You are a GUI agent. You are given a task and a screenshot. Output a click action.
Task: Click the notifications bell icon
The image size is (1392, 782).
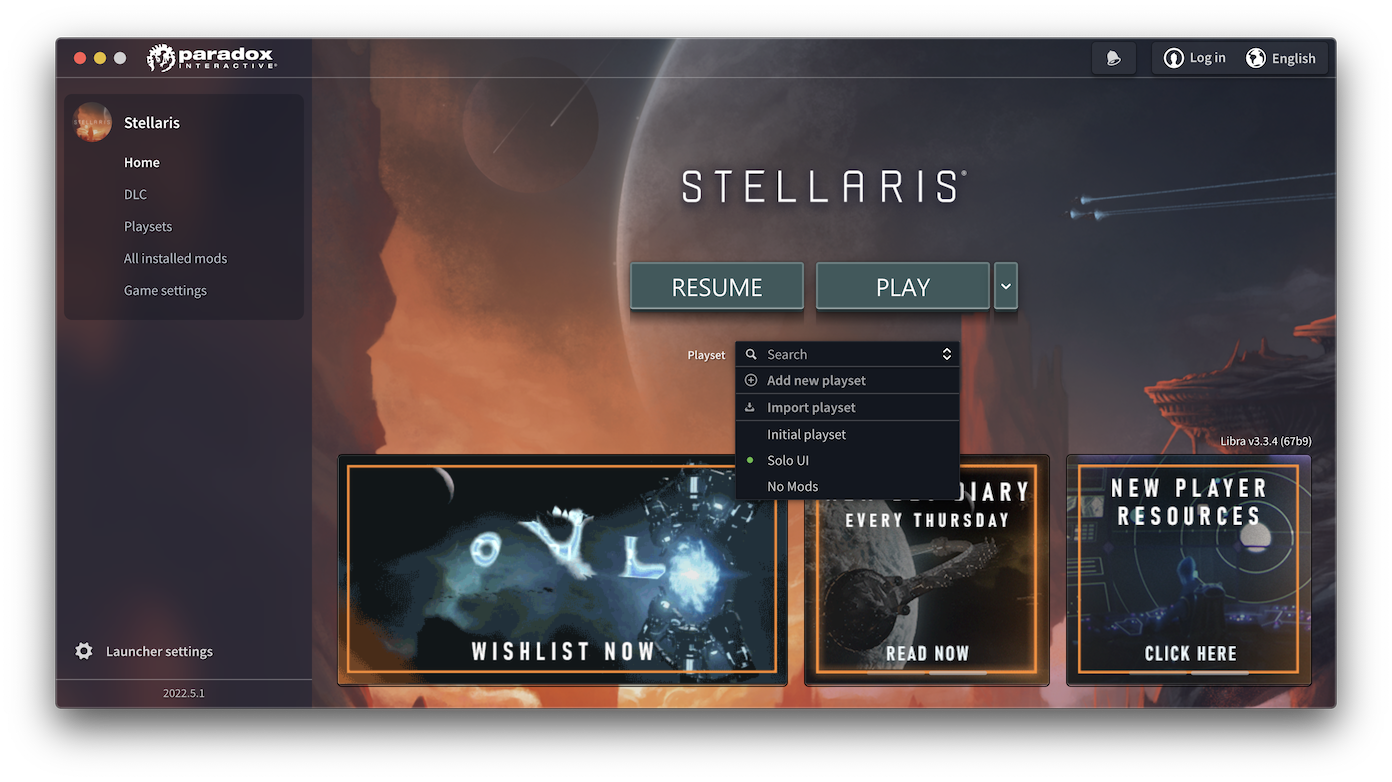coord(1113,57)
